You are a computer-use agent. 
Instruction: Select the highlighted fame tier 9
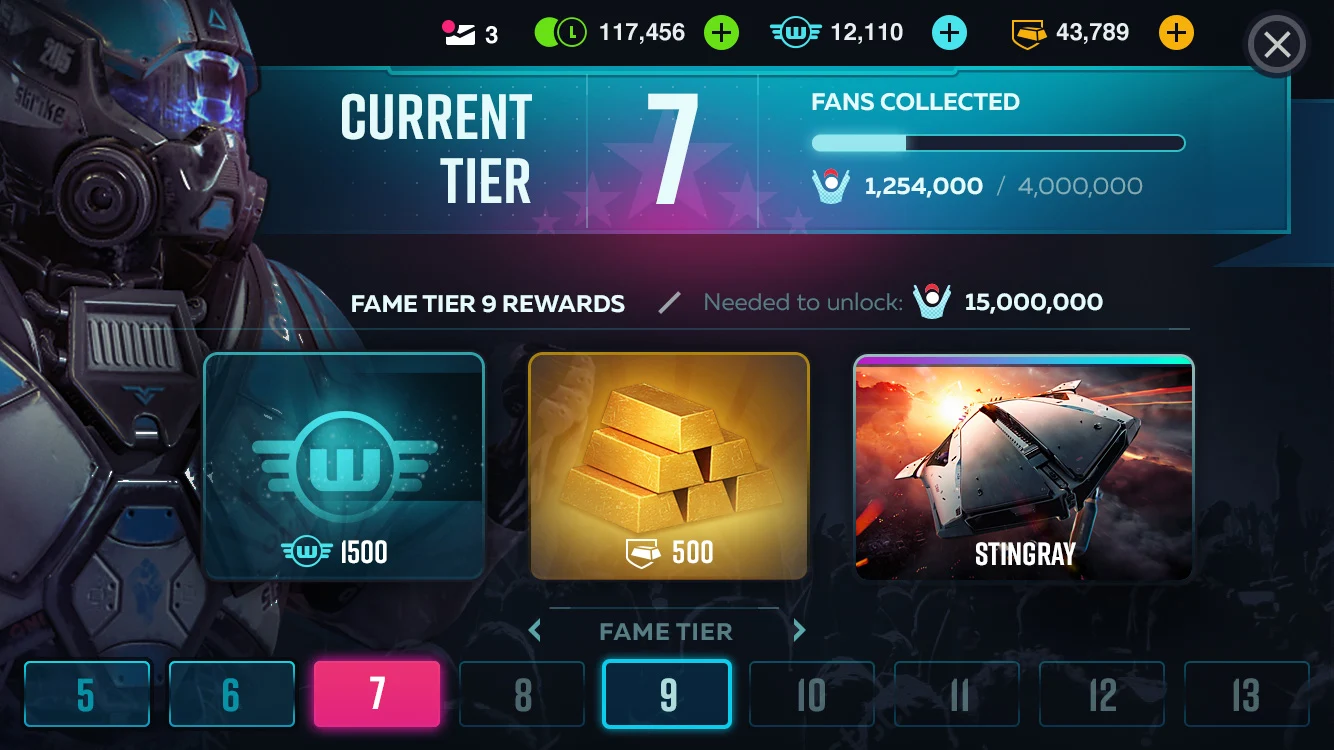coord(667,694)
